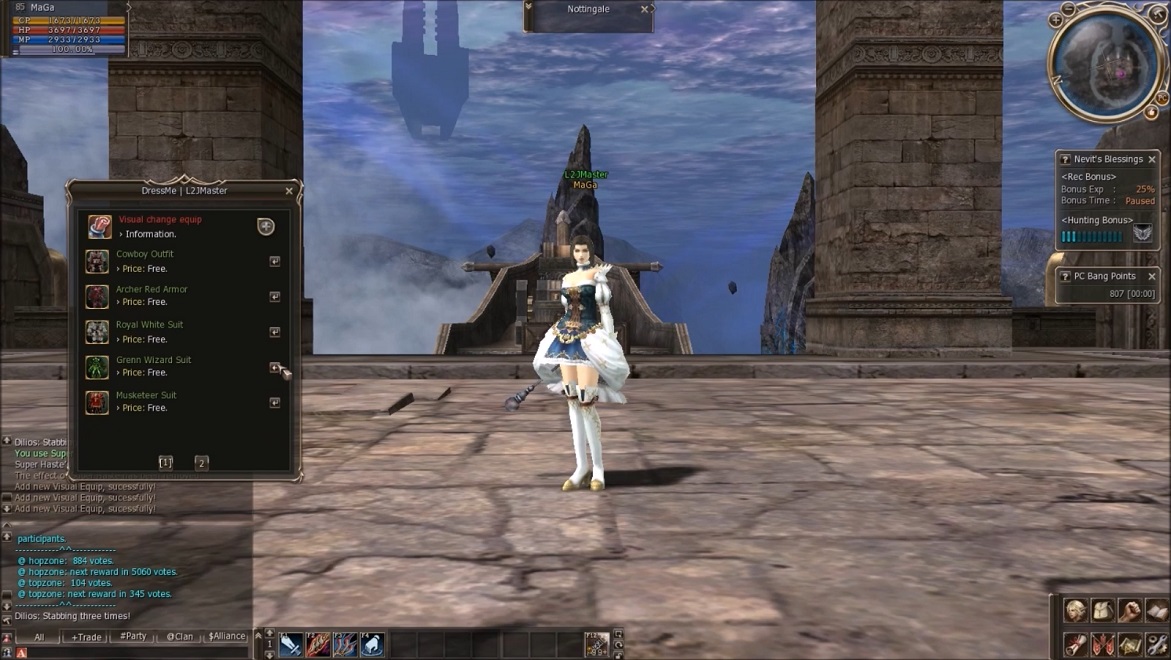Go to page 2 of DressMe list

(x=201, y=463)
